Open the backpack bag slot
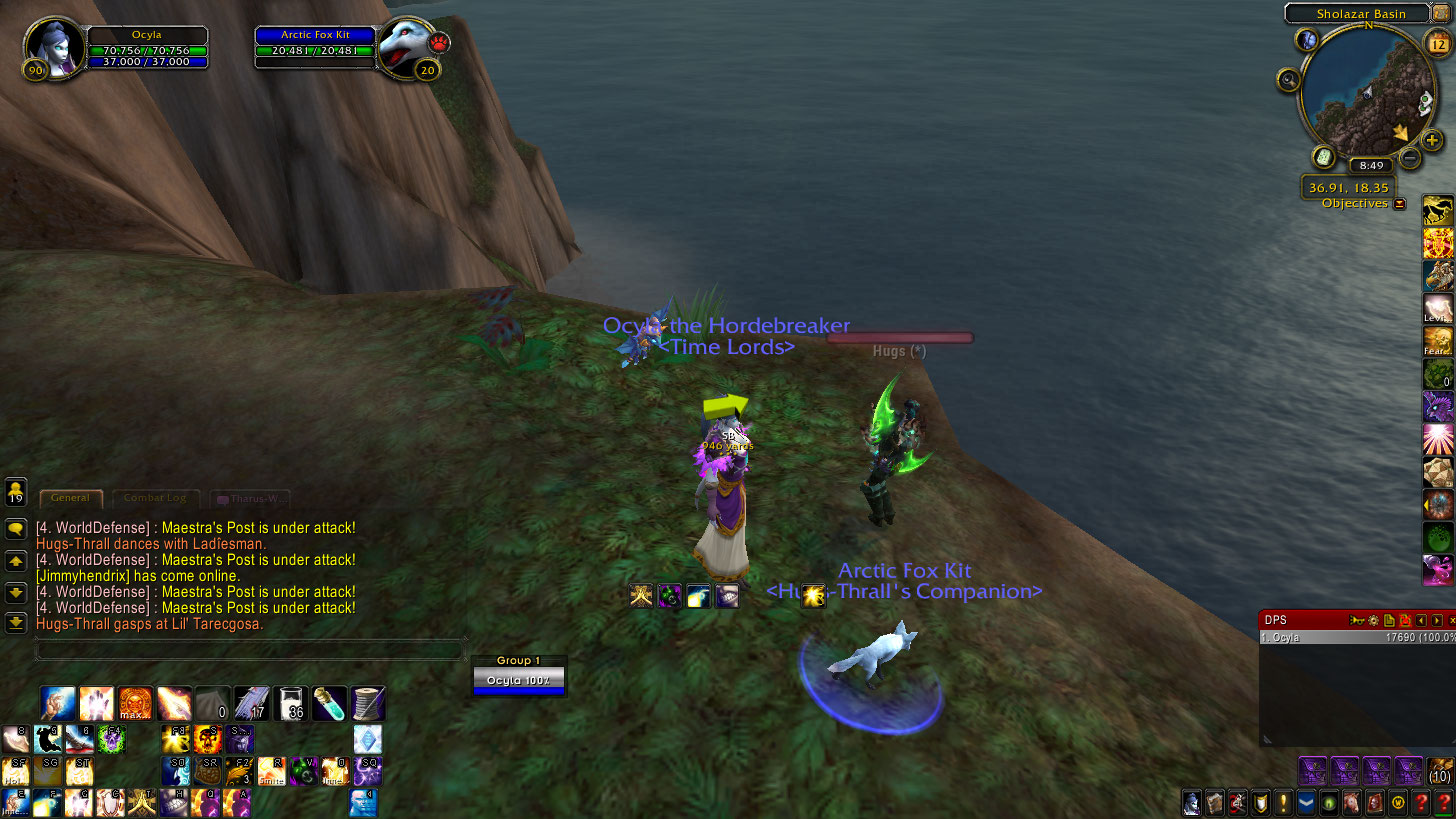 point(1440,771)
